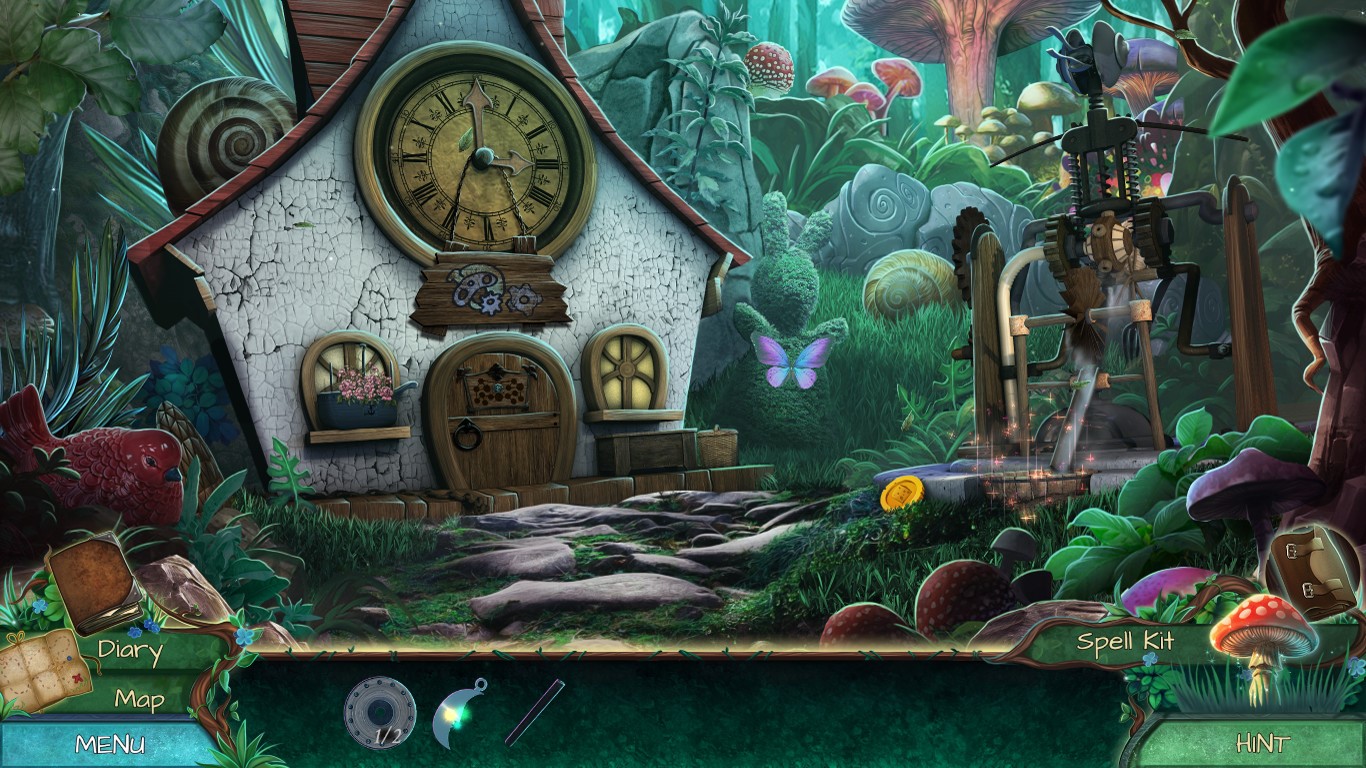Select the Diary label
This screenshot has width=1366, height=768.
pos(130,650)
